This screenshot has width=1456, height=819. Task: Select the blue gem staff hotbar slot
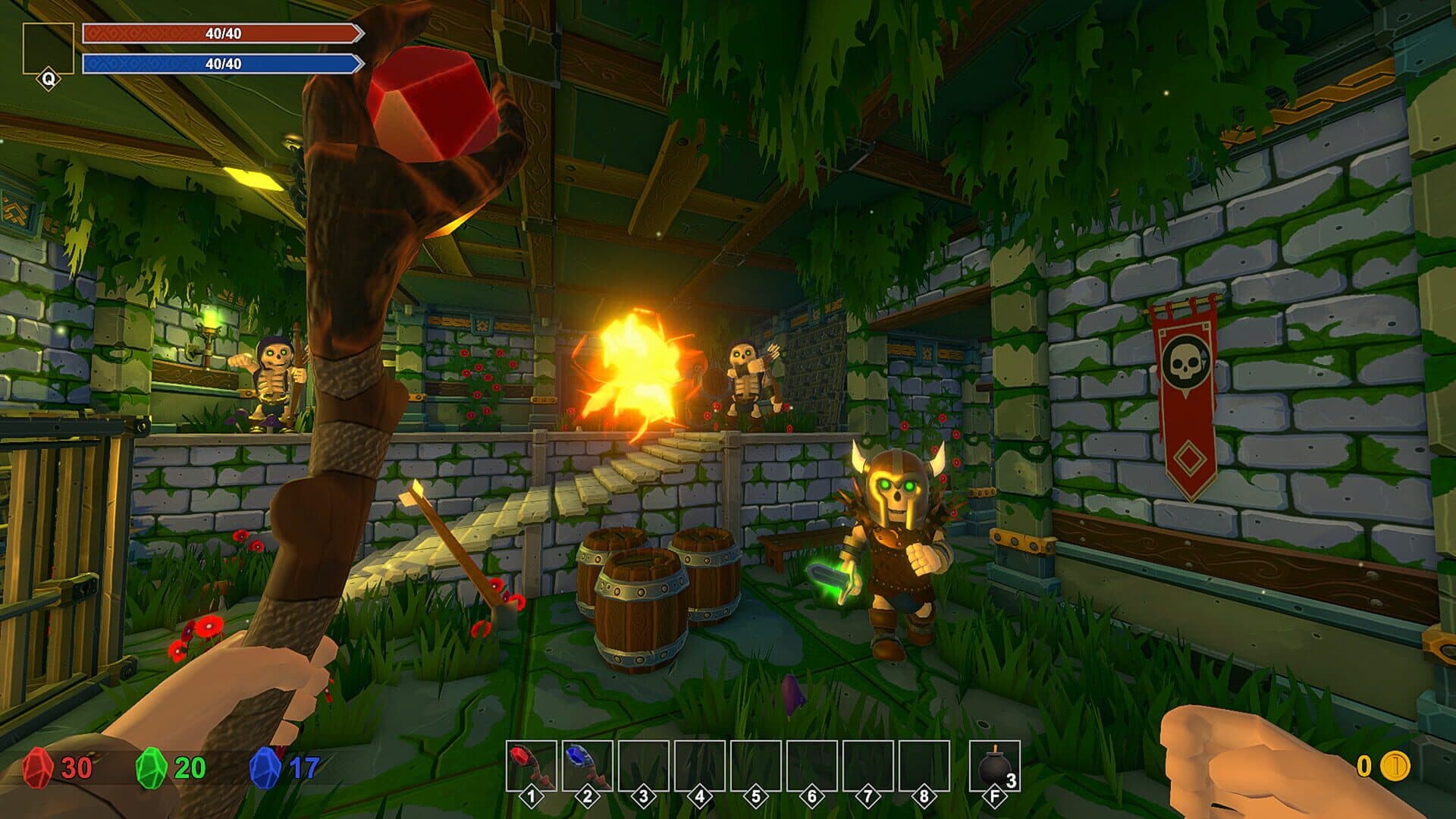coord(587,767)
